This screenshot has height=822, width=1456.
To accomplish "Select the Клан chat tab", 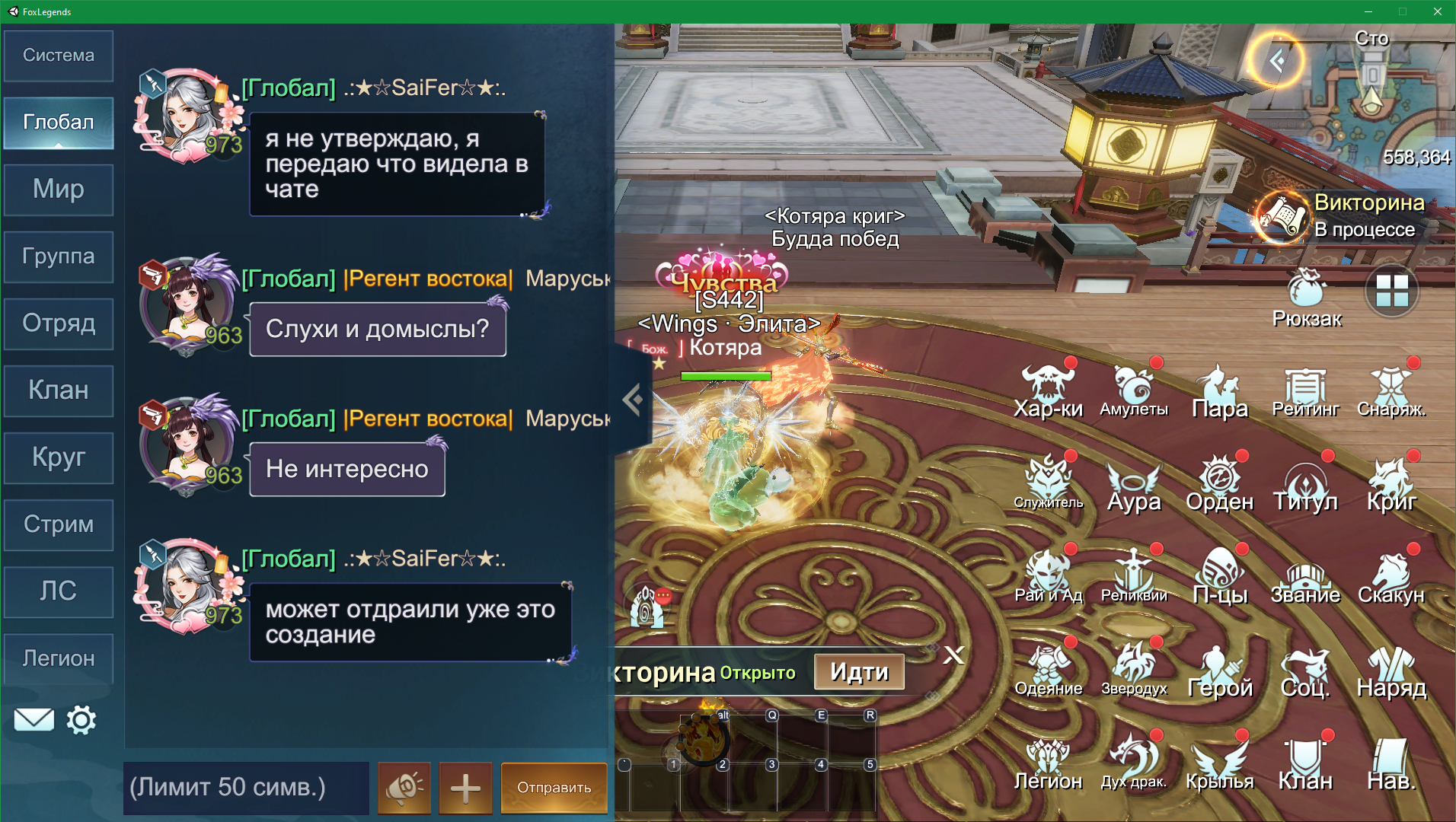I will tap(59, 390).
